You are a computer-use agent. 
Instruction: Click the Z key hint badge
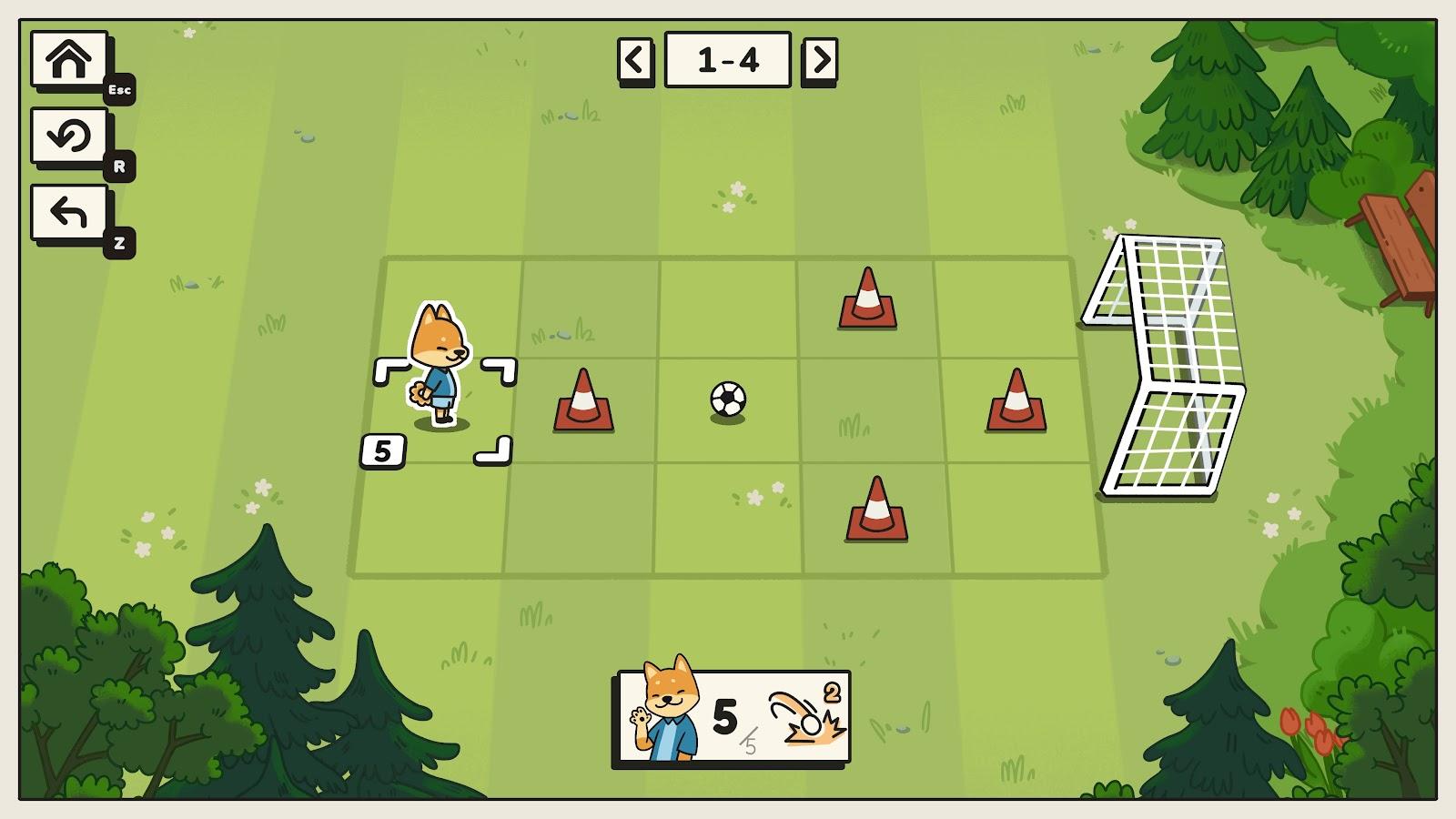coord(119,242)
